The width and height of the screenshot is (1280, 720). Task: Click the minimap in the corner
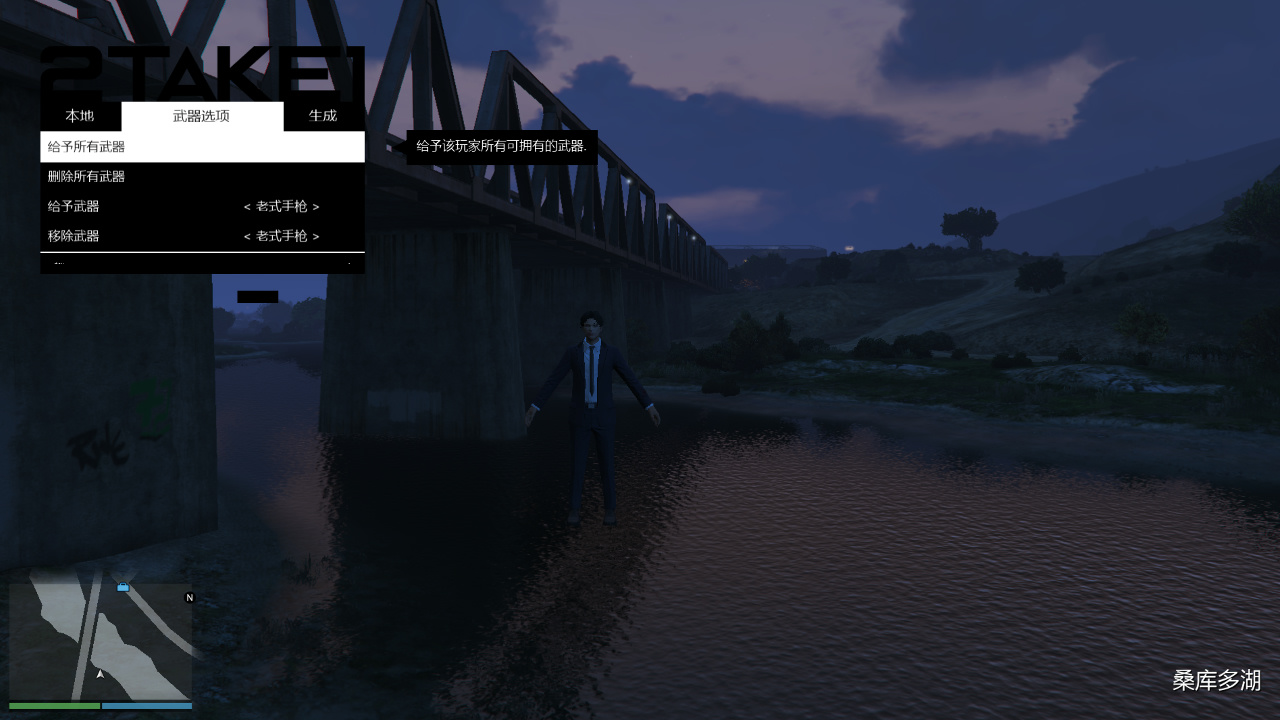[100, 641]
